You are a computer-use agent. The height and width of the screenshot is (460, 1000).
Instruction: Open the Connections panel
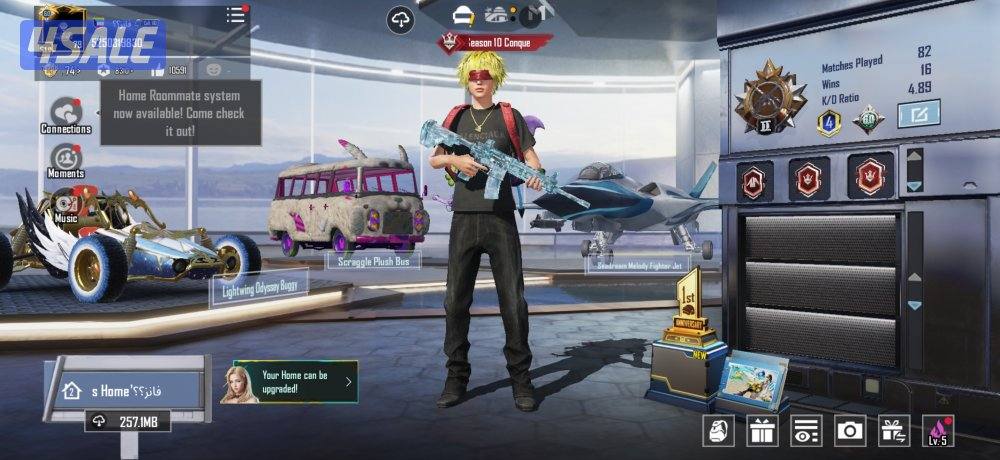click(x=65, y=112)
